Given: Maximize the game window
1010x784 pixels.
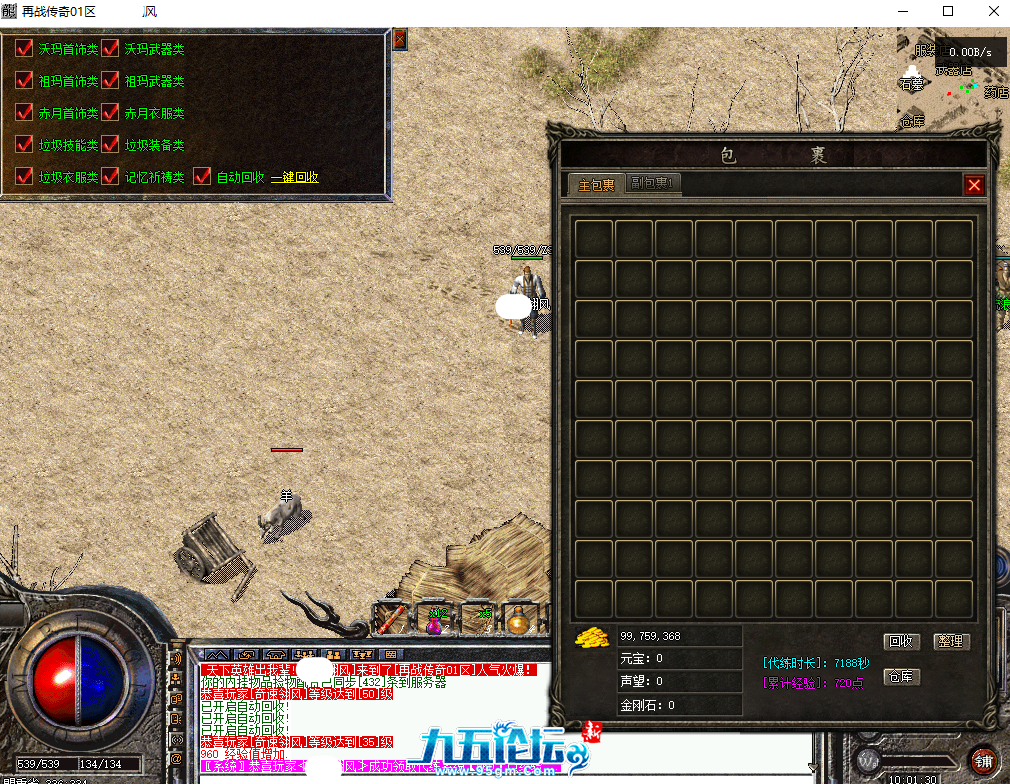Looking at the screenshot, I should 947,12.
